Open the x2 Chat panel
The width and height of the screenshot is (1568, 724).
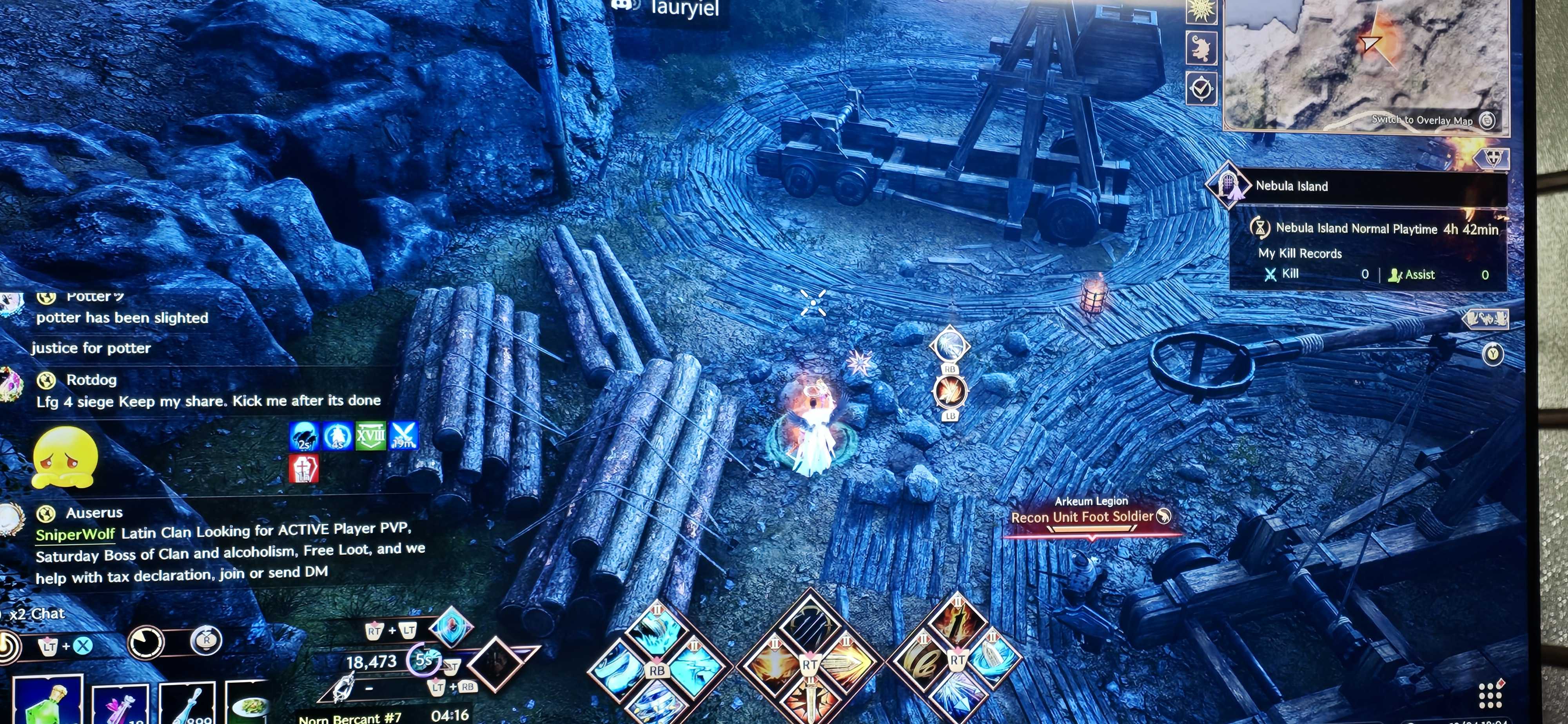[x=38, y=613]
